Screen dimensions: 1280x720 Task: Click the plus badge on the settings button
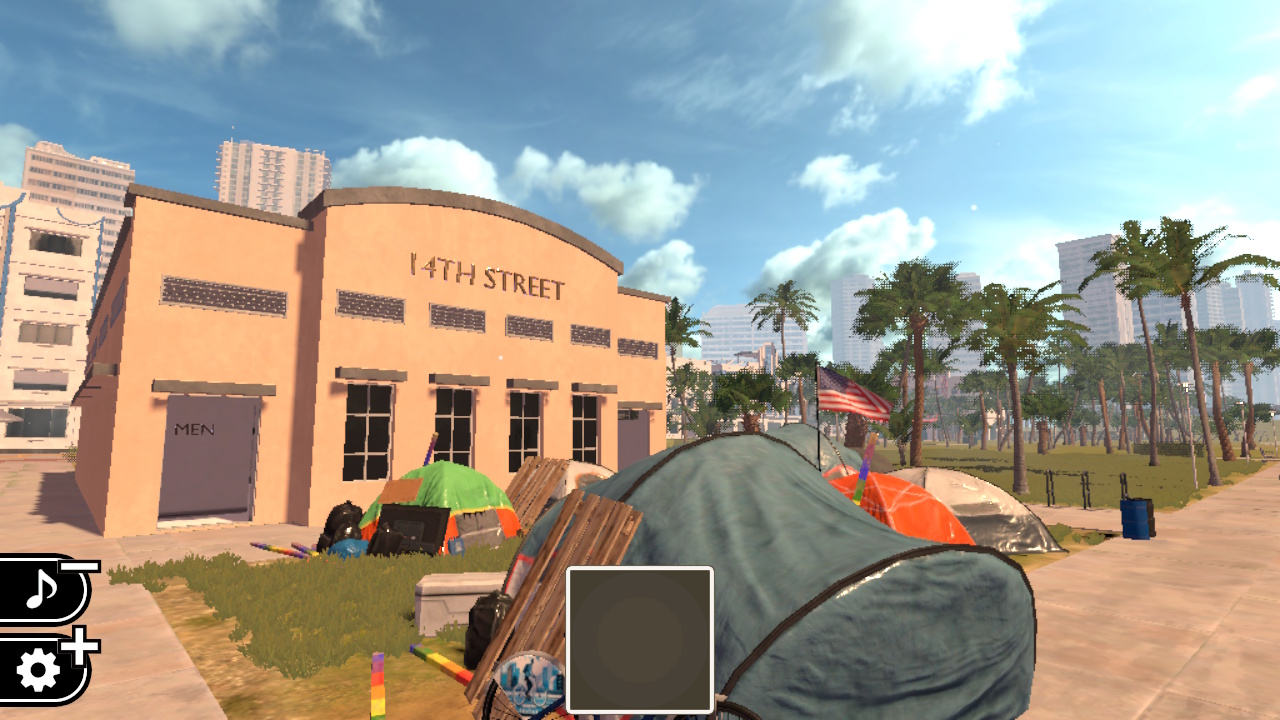tap(80, 645)
